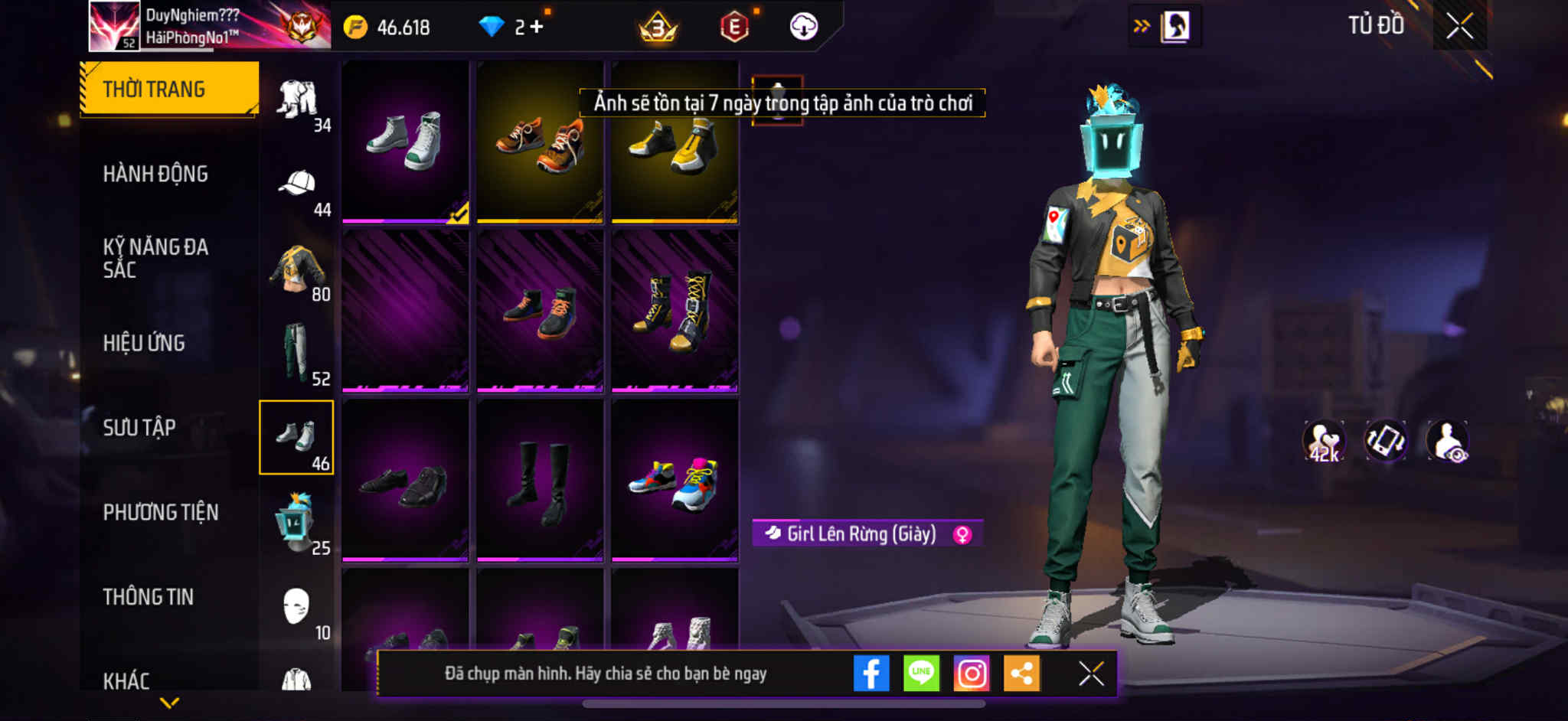Choose the cube head mask category
1568x721 pixels.
pyautogui.click(x=297, y=522)
